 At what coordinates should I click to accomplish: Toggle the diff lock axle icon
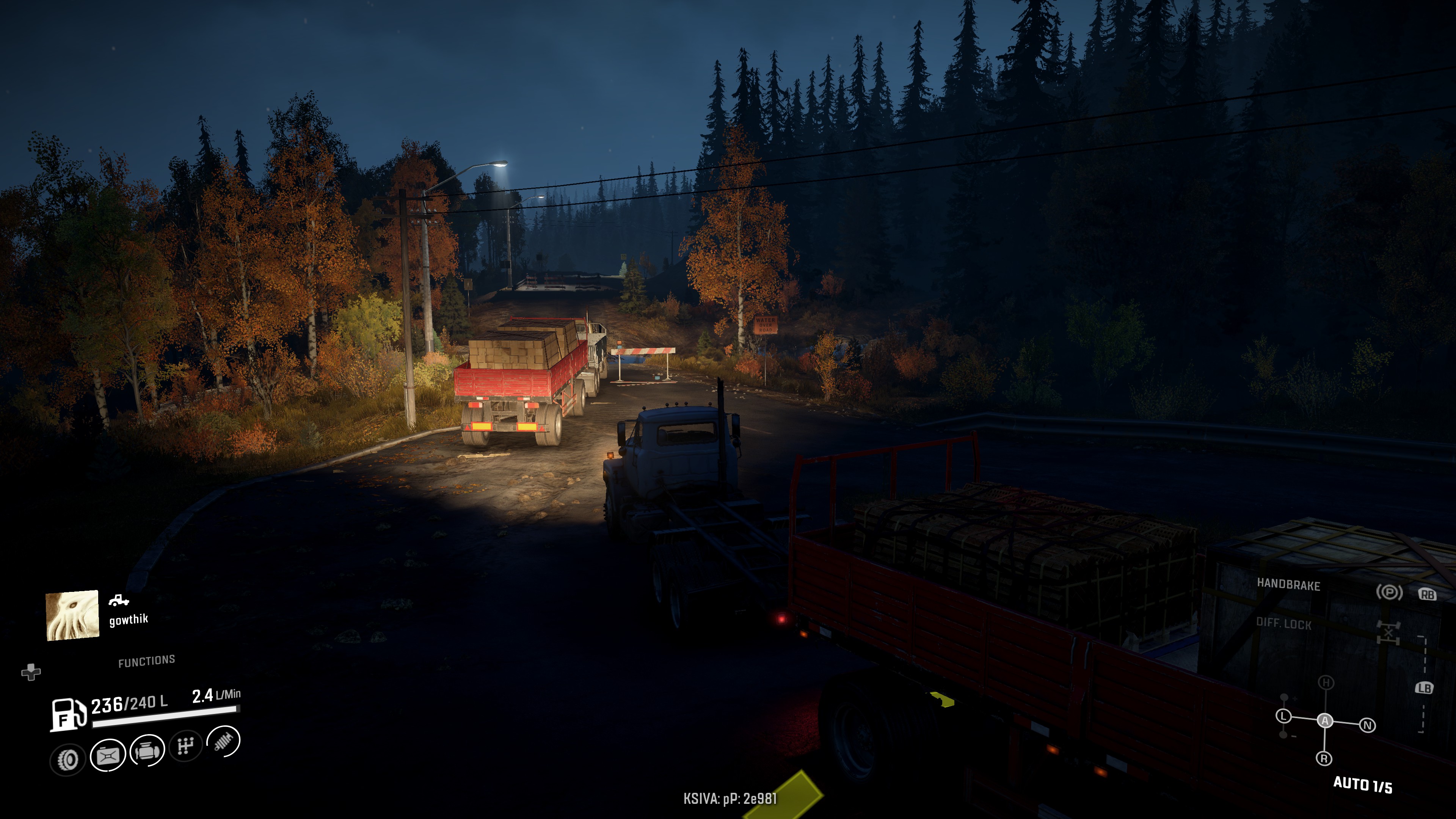click(1388, 631)
